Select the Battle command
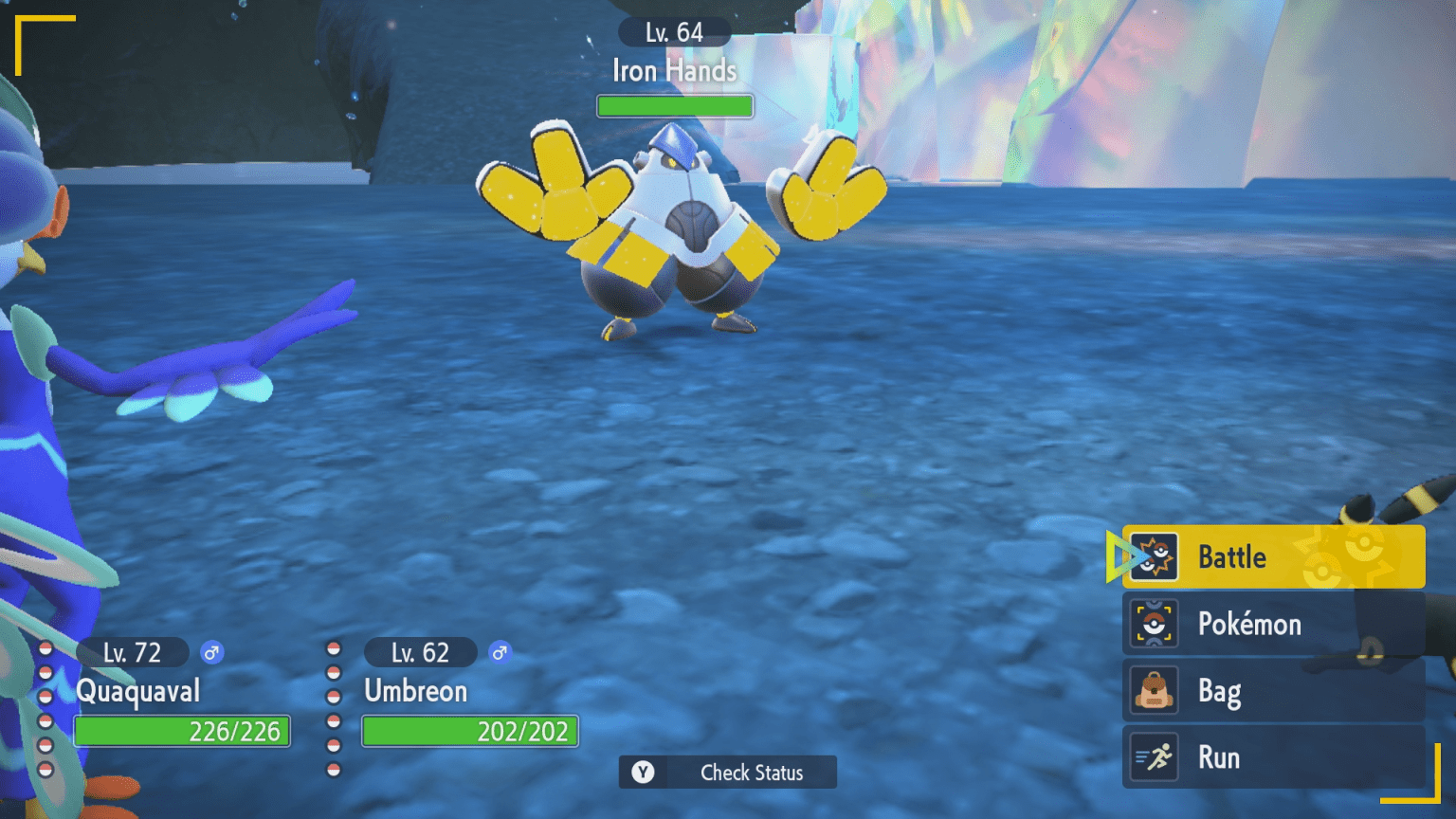This screenshot has width=1456, height=819. click(1272, 556)
